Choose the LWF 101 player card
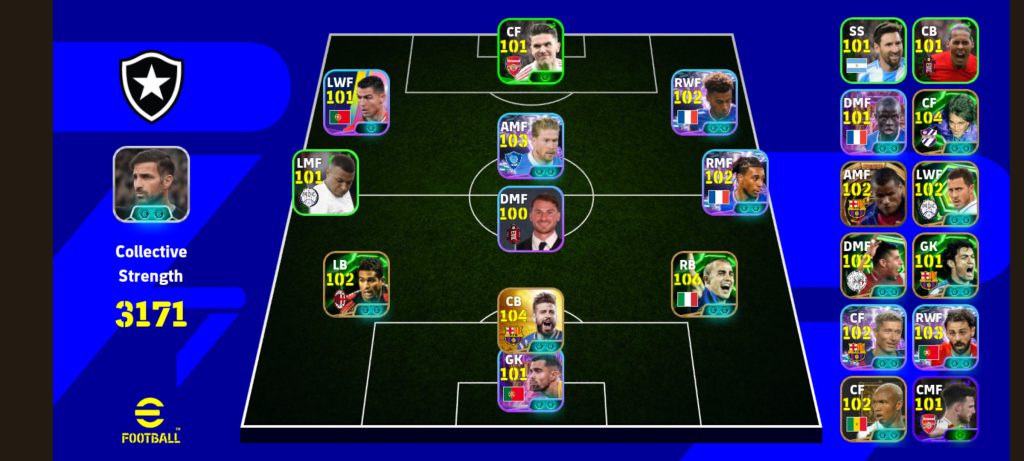 click(357, 102)
